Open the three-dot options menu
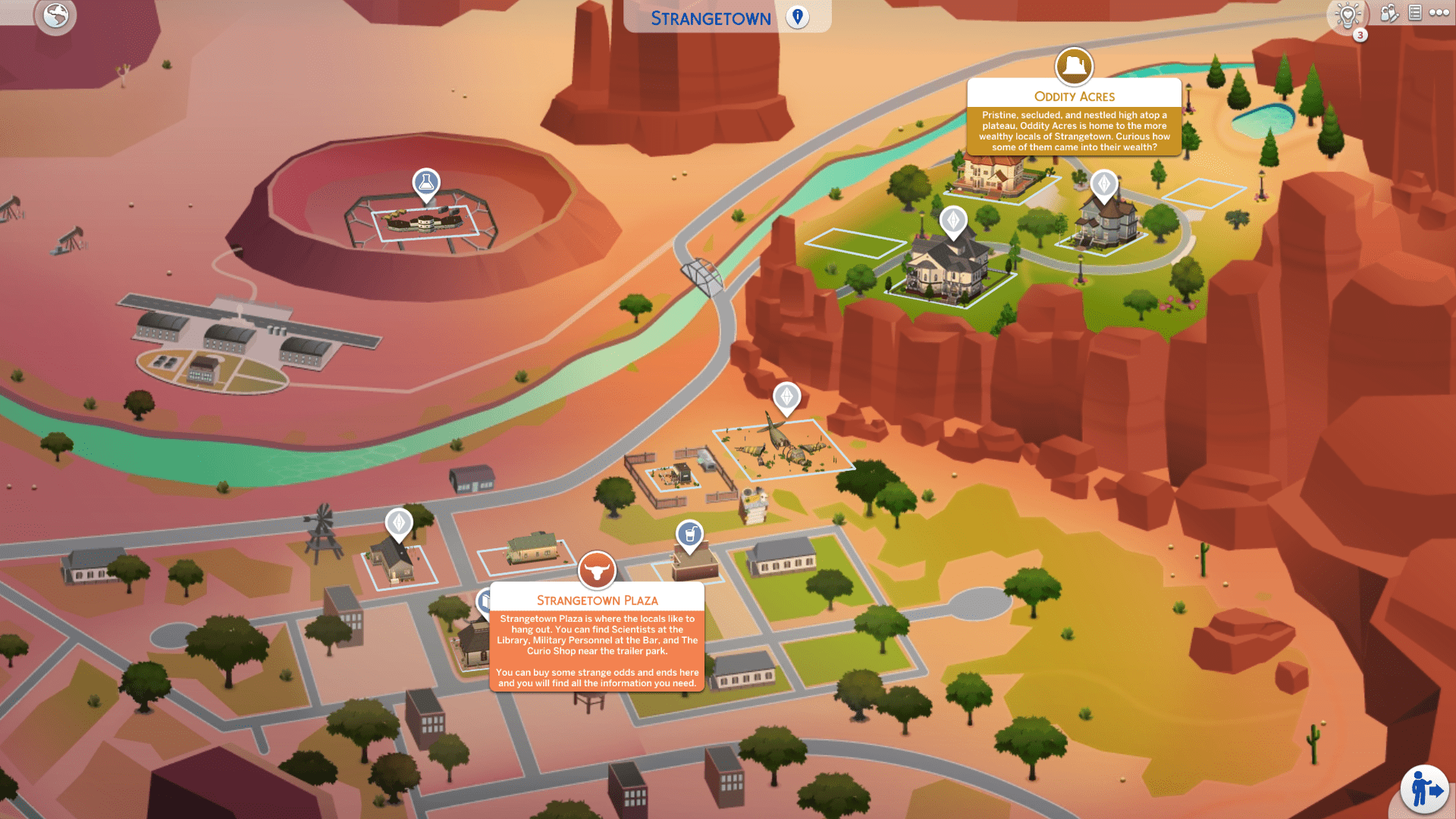Screen dimensions: 1456x819 pos(1439,13)
